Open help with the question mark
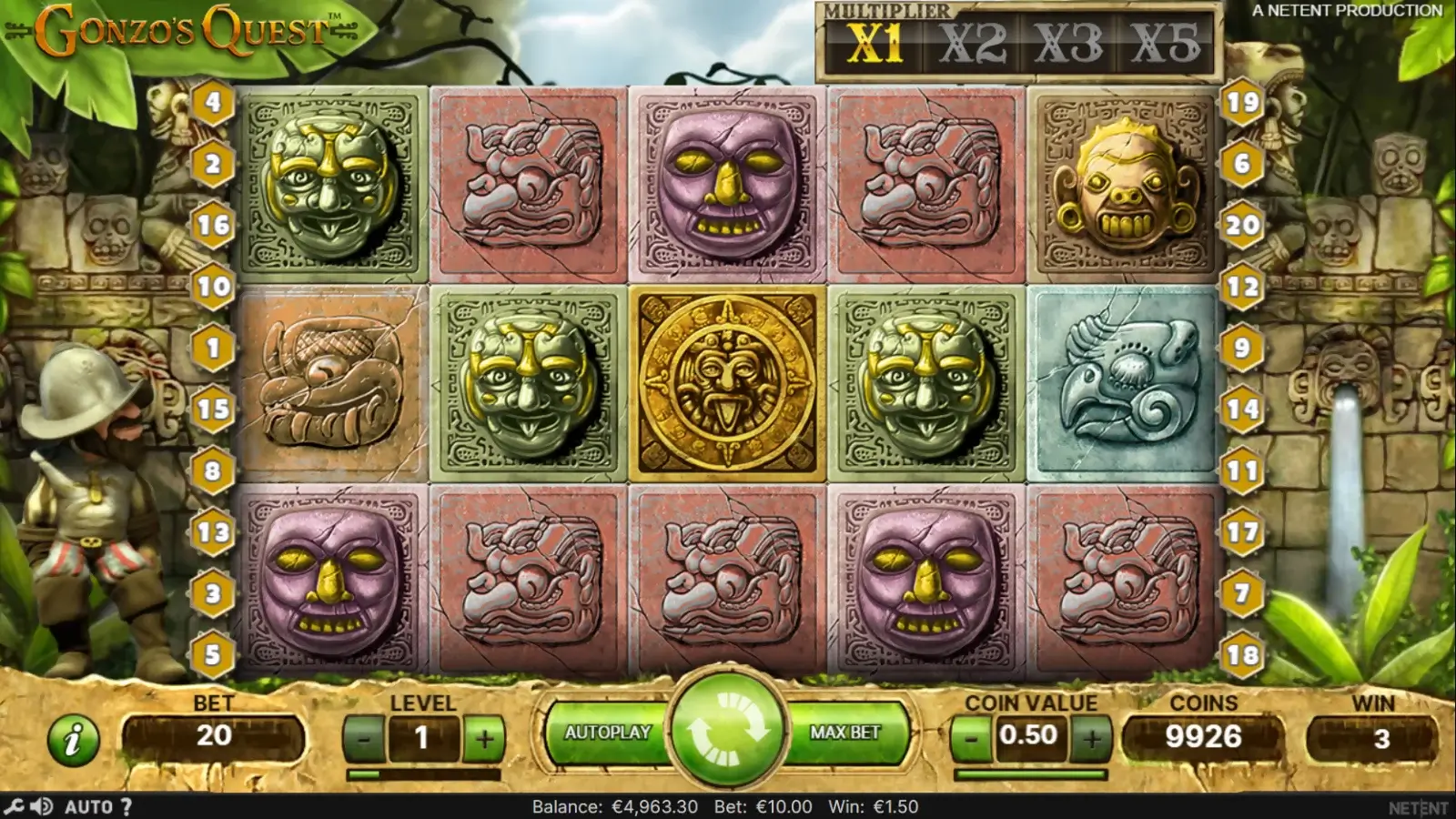1456x819 pixels. [x=126, y=806]
